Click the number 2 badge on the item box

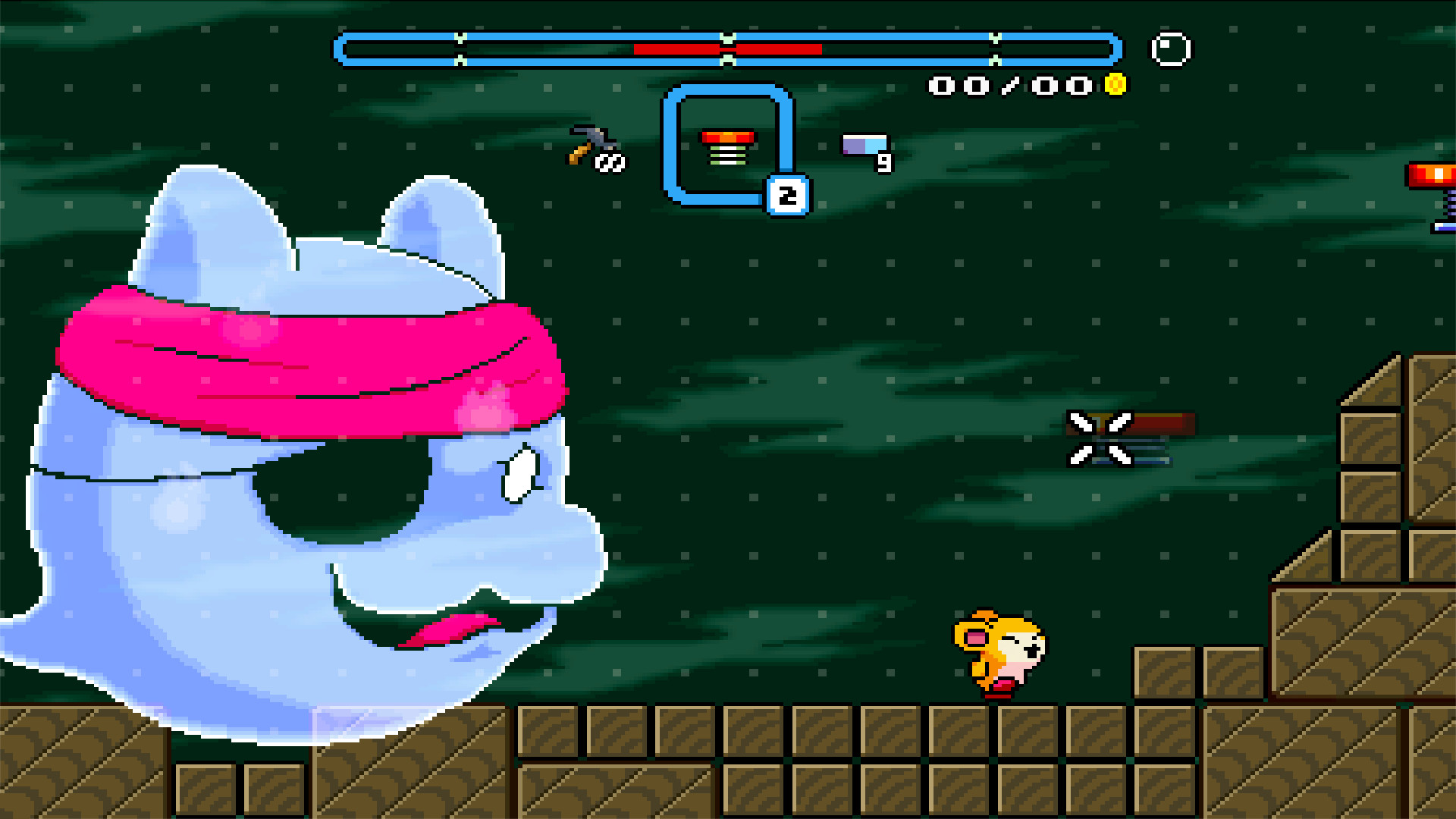point(787,194)
